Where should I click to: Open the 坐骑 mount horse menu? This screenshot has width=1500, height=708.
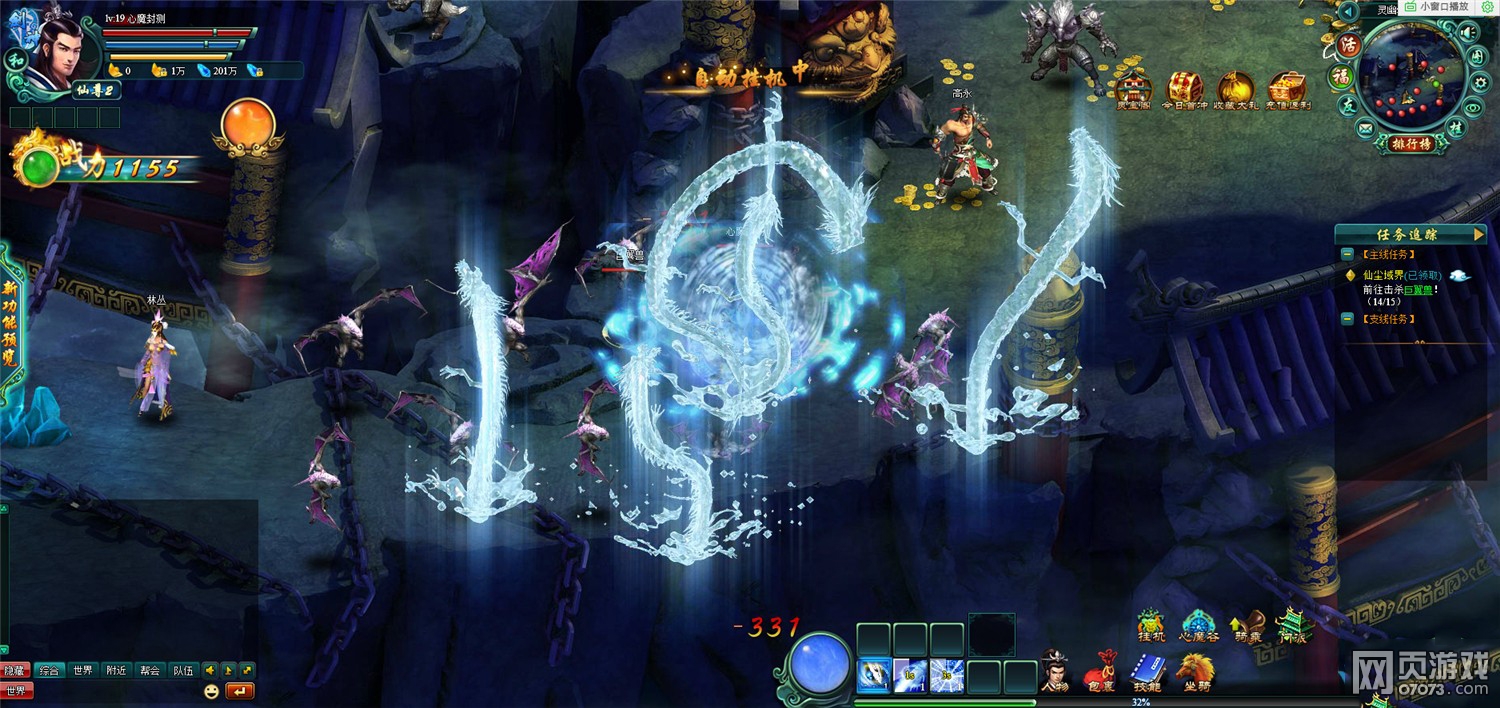[1195, 668]
